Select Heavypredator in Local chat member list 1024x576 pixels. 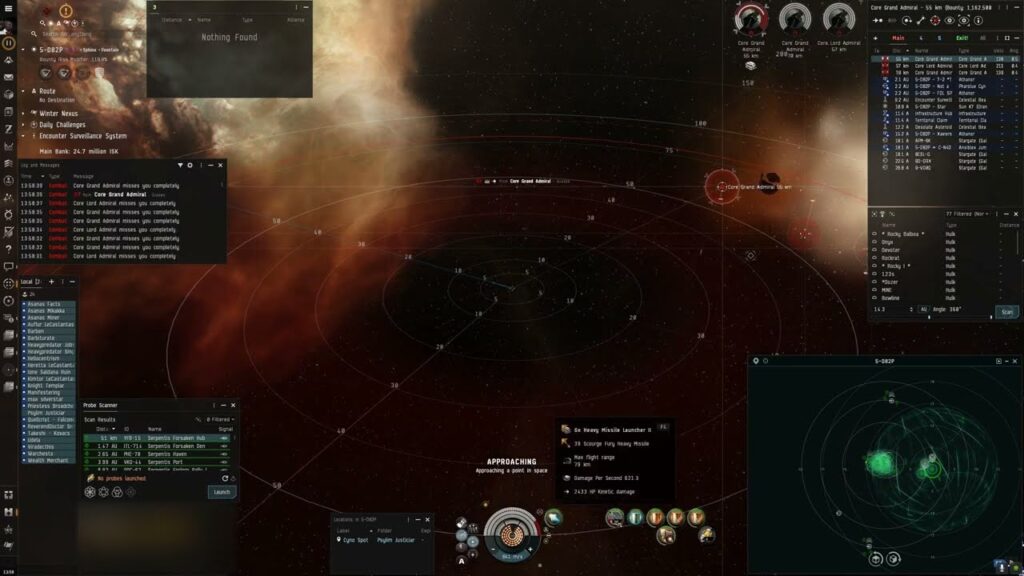(x=50, y=345)
